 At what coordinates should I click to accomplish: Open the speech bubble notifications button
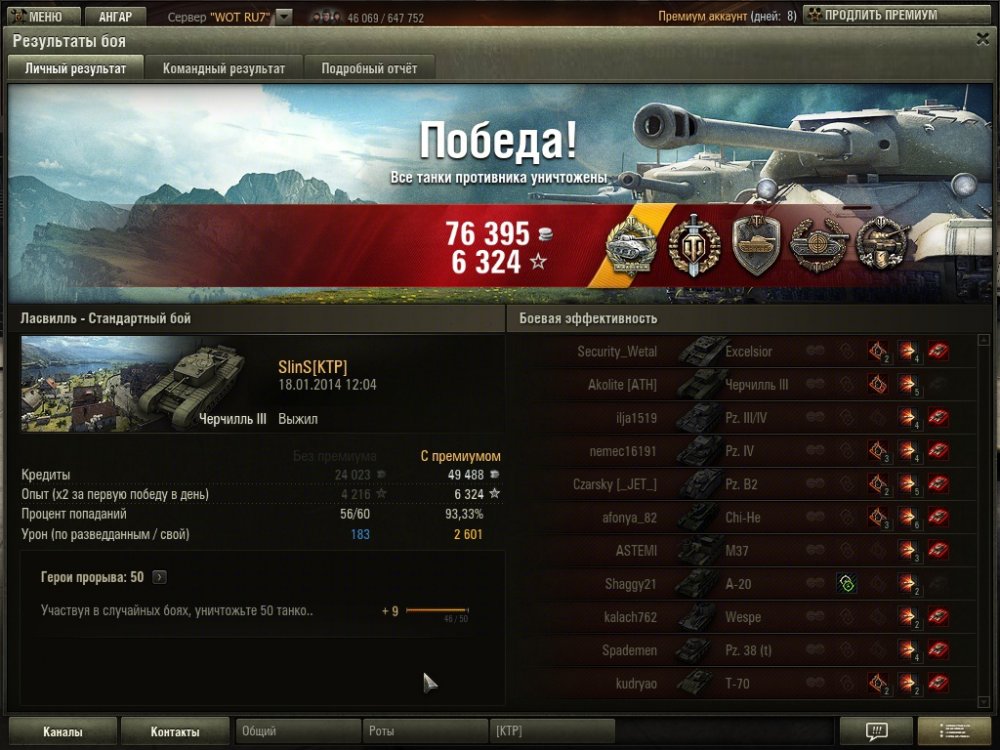(876, 731)
